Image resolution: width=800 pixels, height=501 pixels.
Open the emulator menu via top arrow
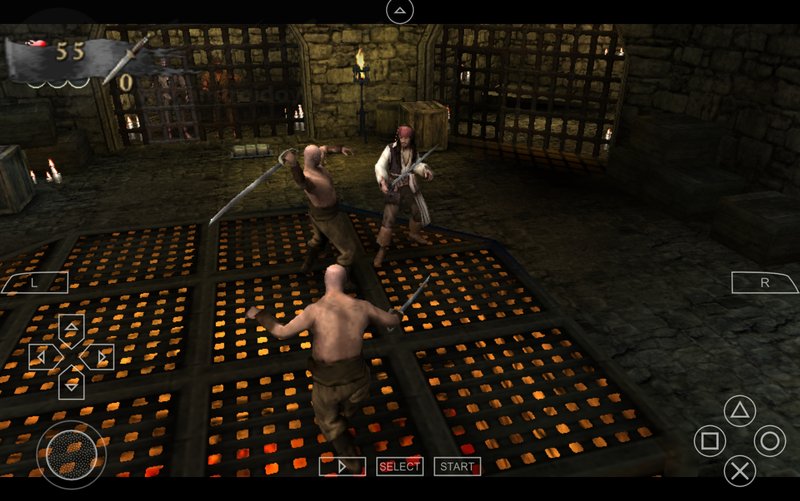tap(399, 11)
